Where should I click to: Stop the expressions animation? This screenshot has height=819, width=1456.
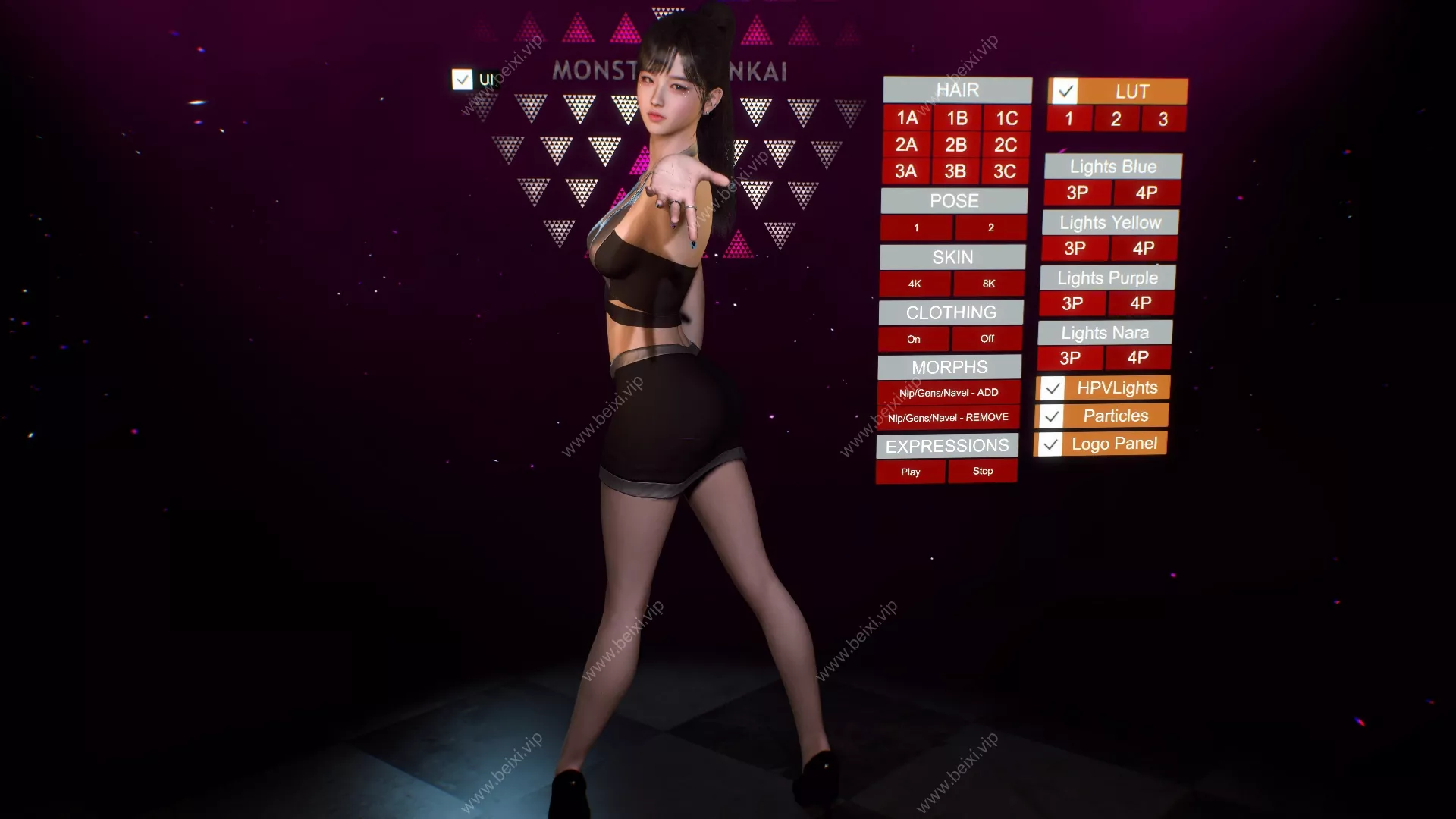tap(983, 471)
